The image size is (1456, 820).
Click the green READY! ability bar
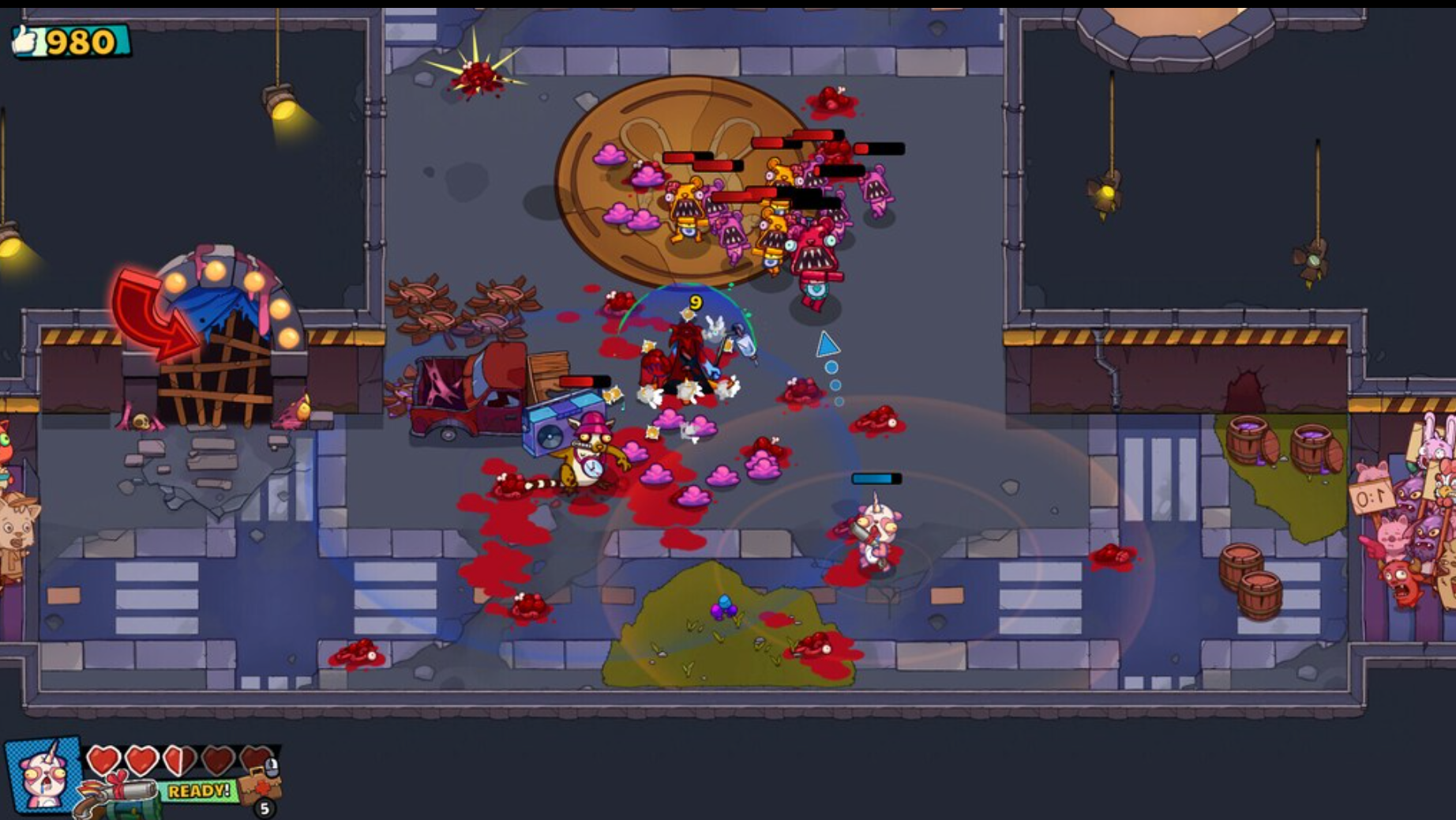[x=199, y=790]
